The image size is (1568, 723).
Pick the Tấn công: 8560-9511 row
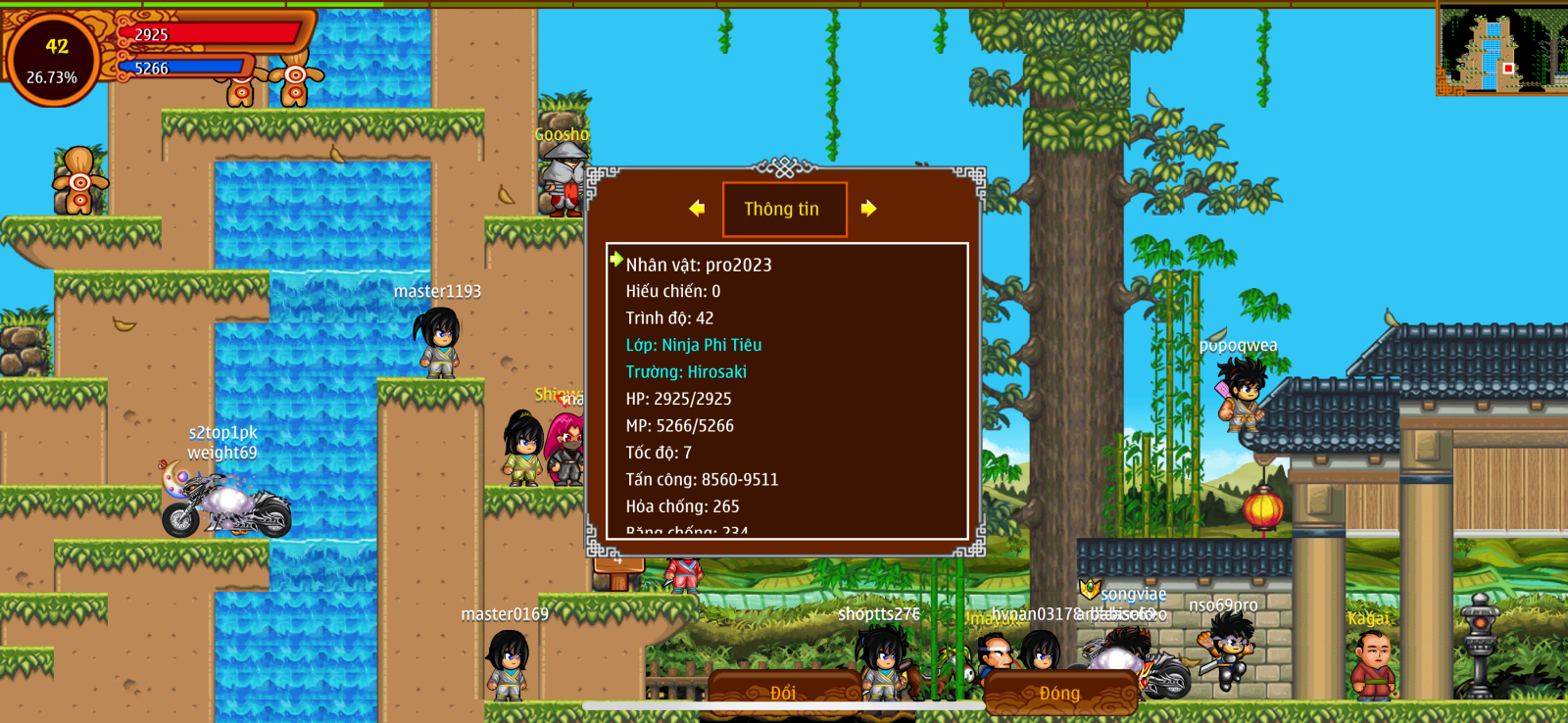(x=702, y=479)
